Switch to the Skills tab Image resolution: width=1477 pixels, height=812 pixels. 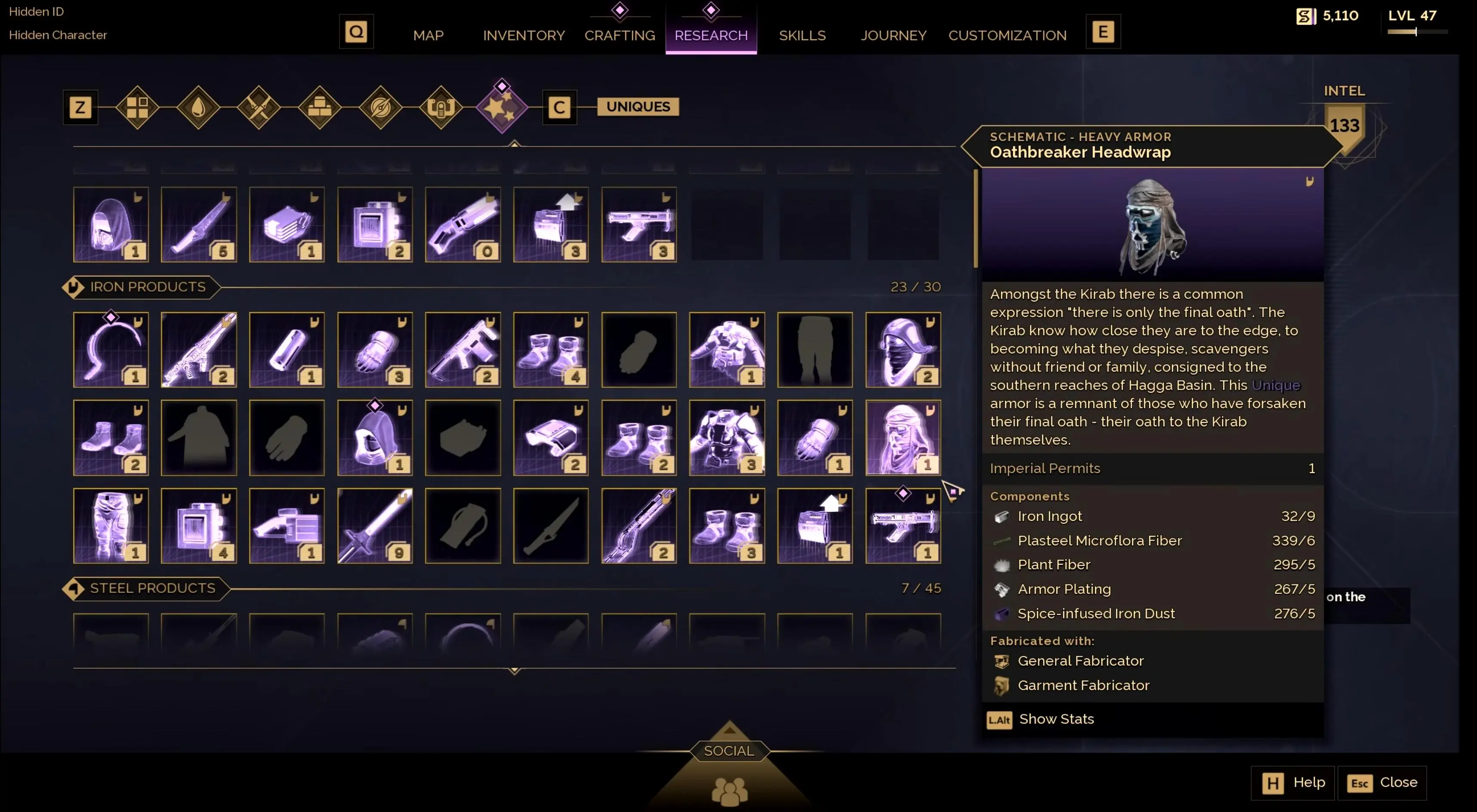point(802,36)
